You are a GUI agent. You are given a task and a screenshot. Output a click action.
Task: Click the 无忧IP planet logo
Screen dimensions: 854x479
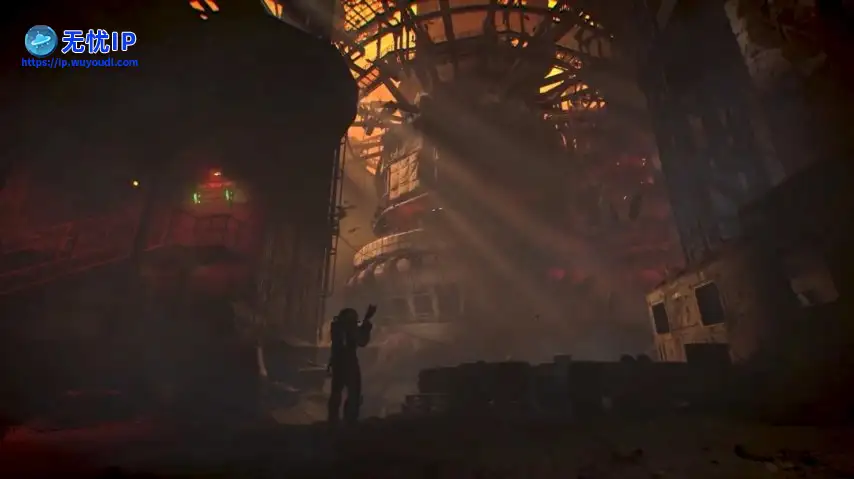coord(40,40)
